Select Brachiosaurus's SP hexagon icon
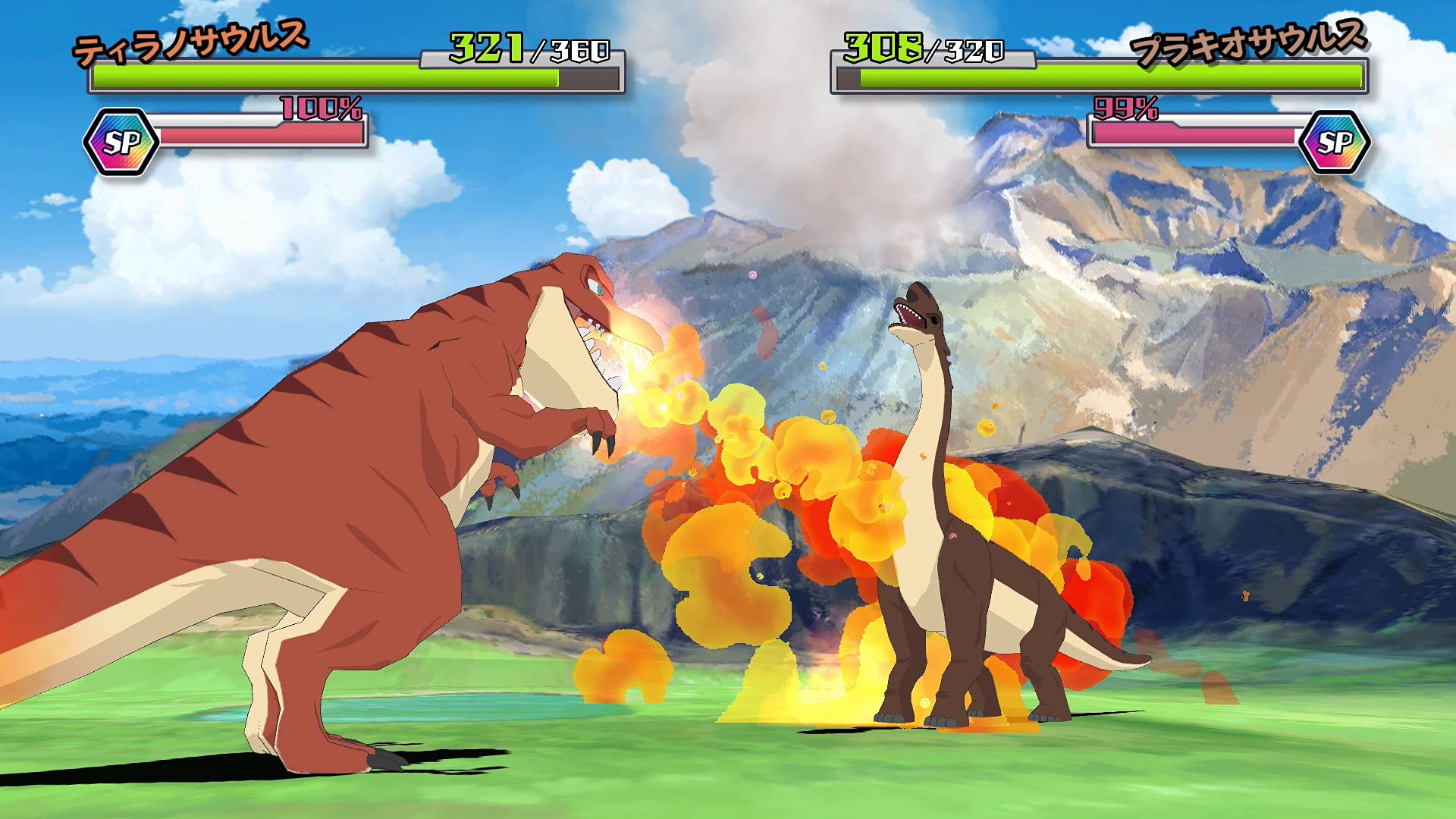Screen dimensions: 1456x819 click(x=1335, y=143)
